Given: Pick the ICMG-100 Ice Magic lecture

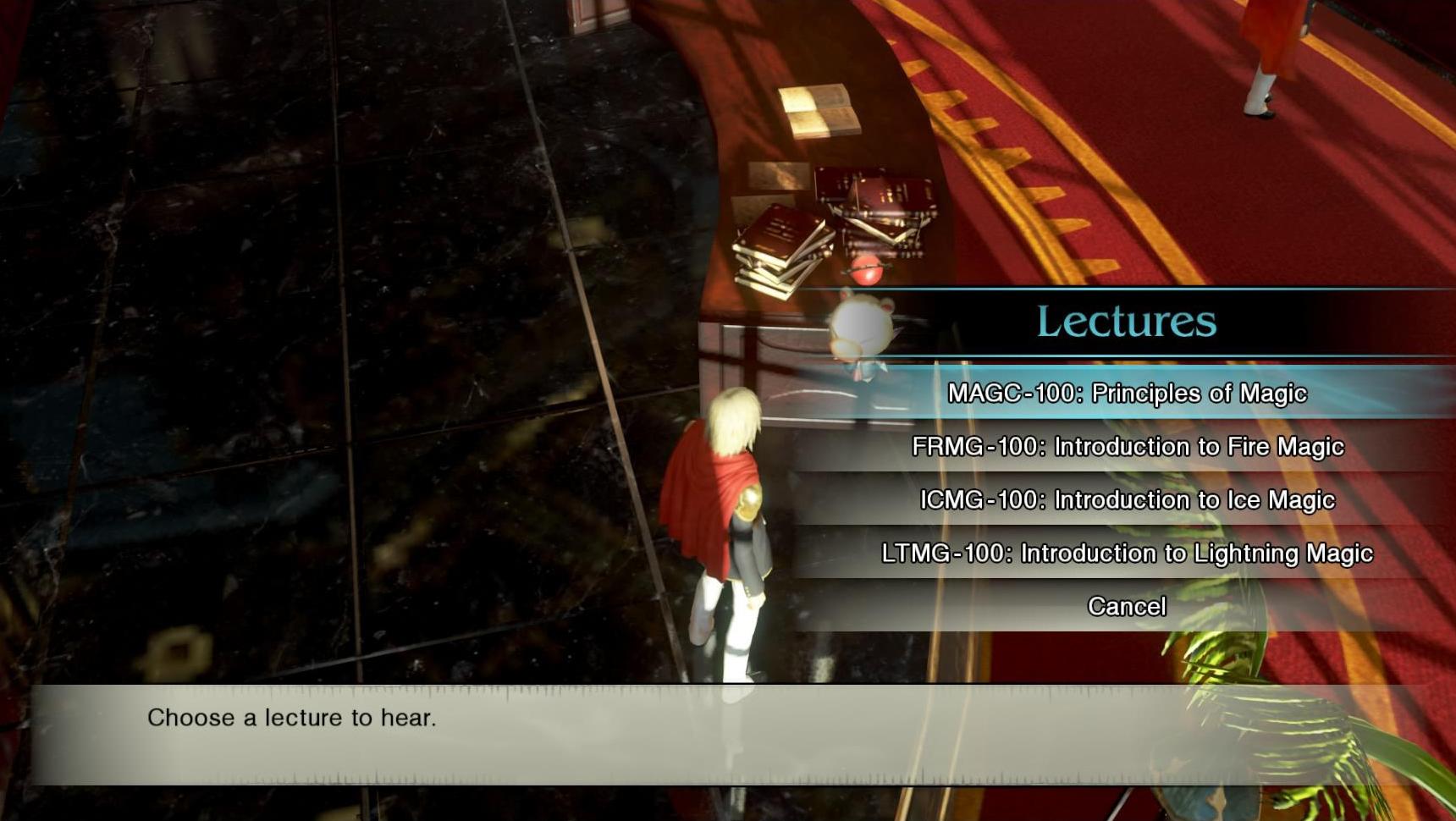Looking at the screenshot, I should pyautogui.click(x=1127, y=500).
